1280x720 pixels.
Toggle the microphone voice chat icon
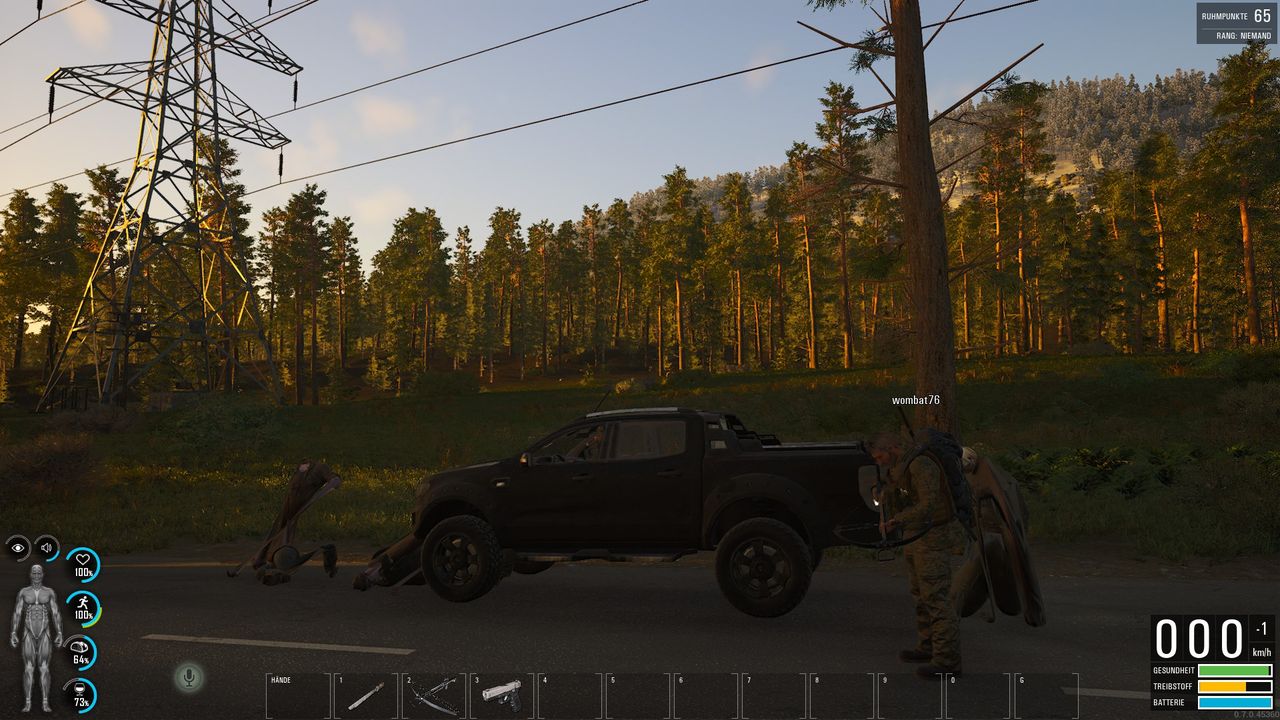pyautogui.click(x=187, y=678)
